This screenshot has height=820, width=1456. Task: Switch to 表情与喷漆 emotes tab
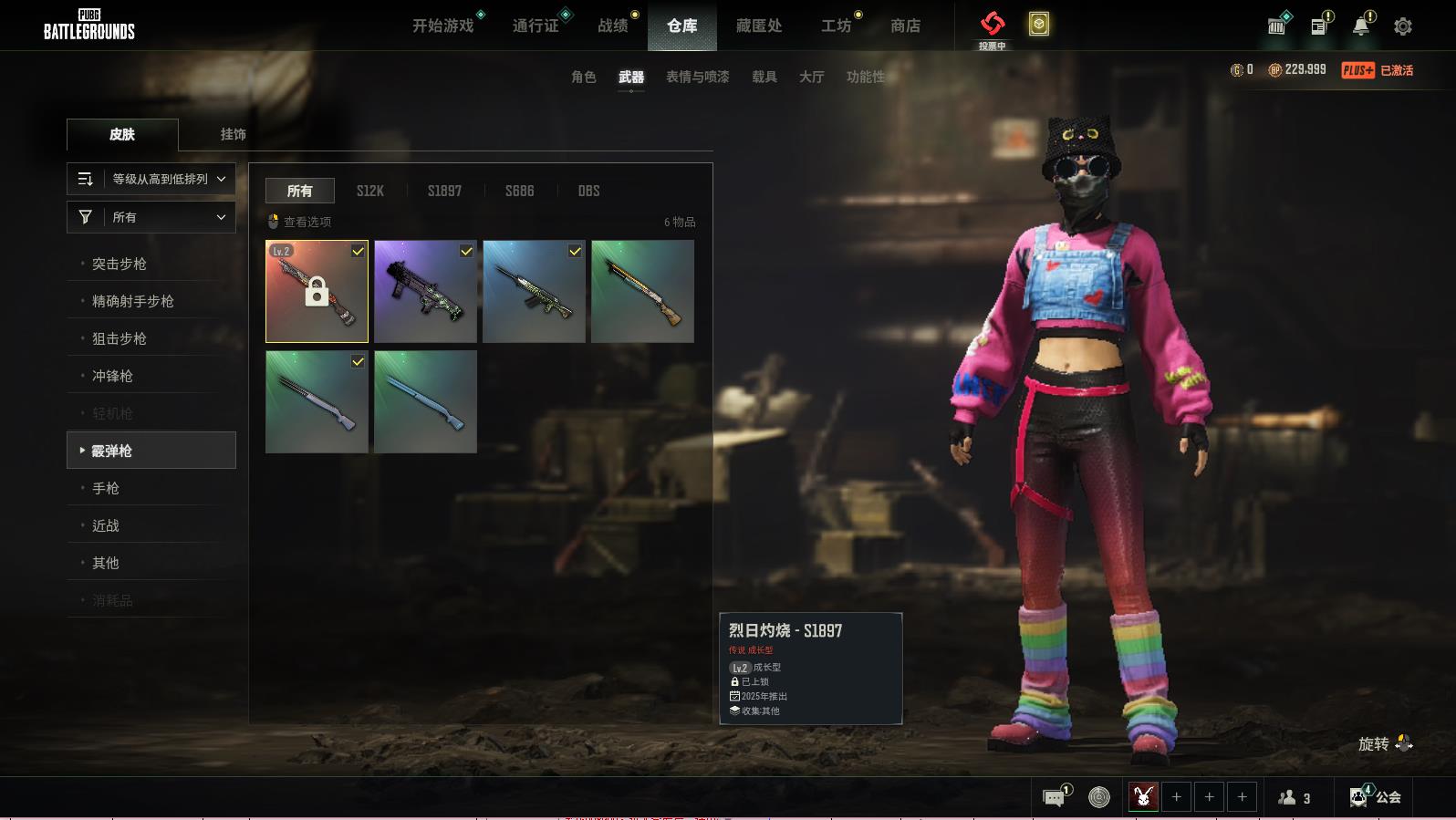697,77
